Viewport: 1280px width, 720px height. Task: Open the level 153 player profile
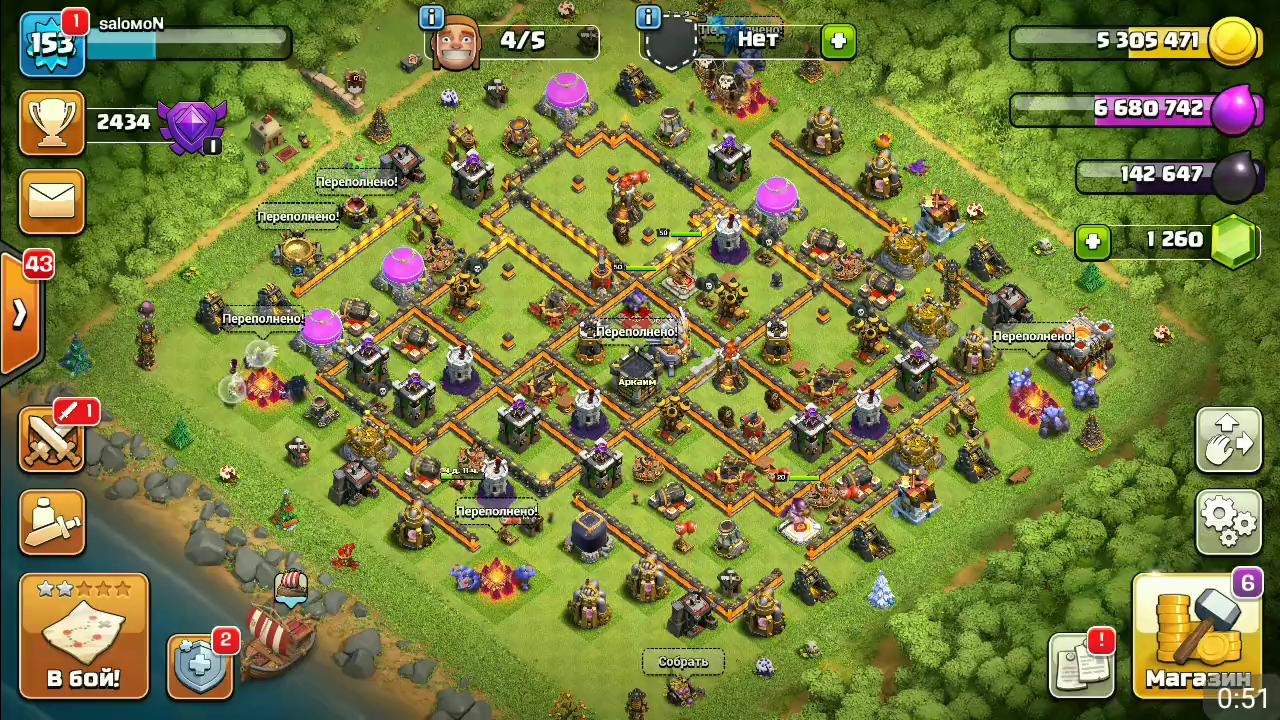51,45
